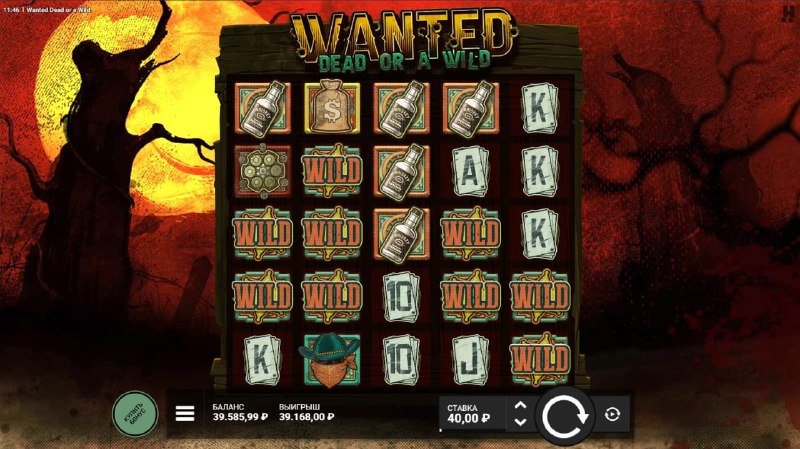Decrease the bet with the down arrow
Screen dimensions: 800x449
[x=519, y=422]
